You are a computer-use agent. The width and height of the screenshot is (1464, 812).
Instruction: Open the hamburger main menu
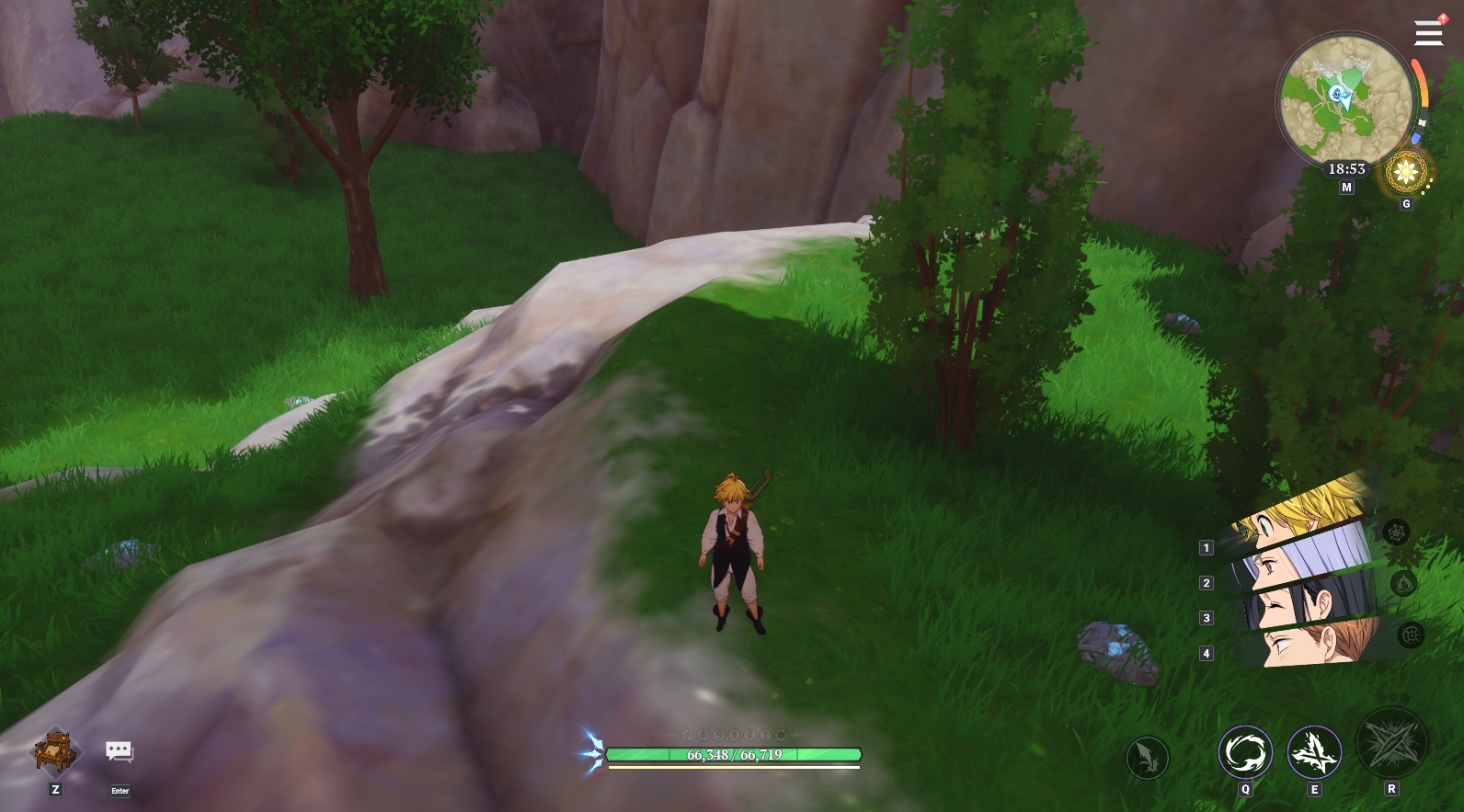[1428, 33]
